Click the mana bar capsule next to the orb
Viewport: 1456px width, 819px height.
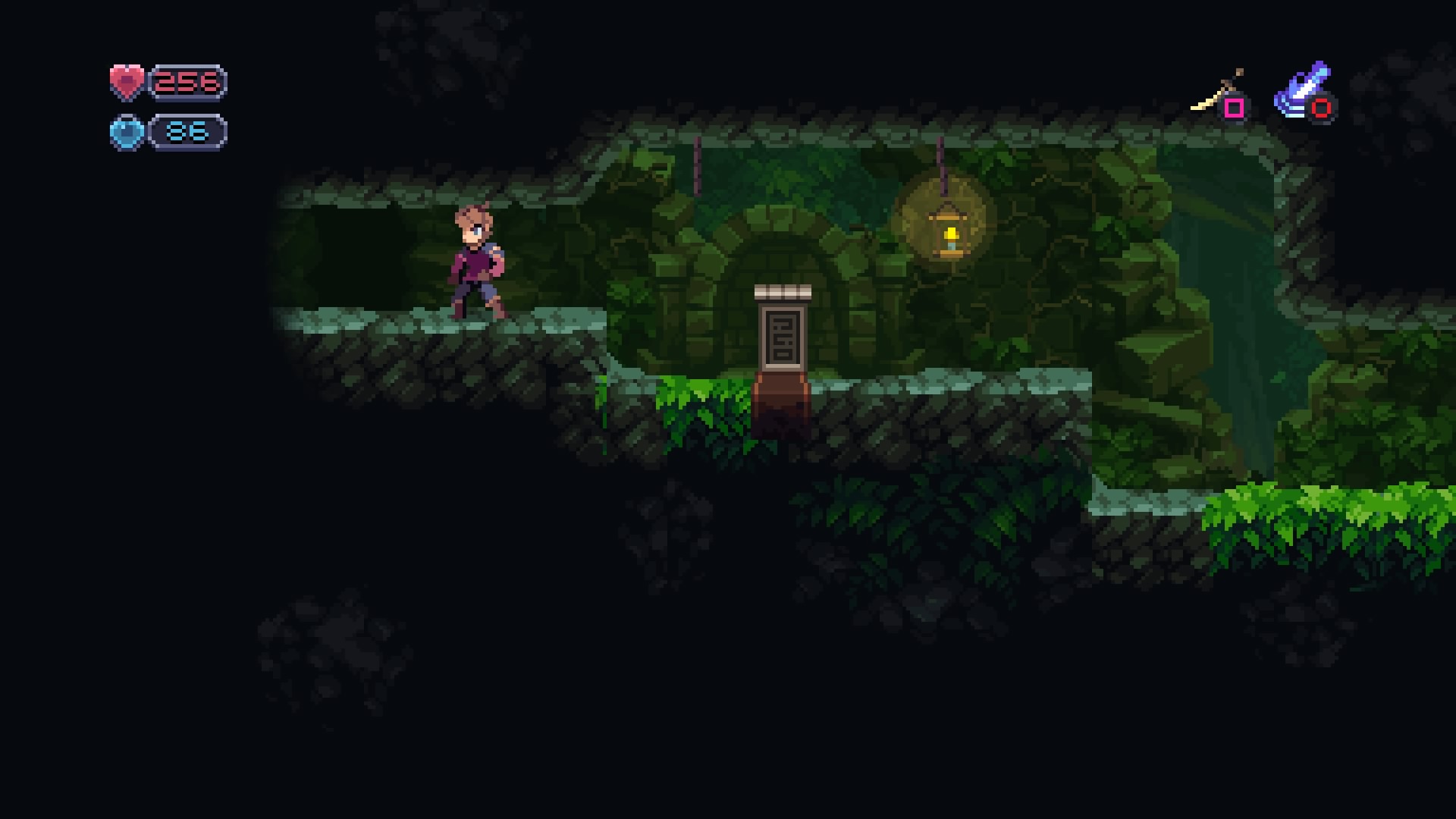(x=187, y=130)
